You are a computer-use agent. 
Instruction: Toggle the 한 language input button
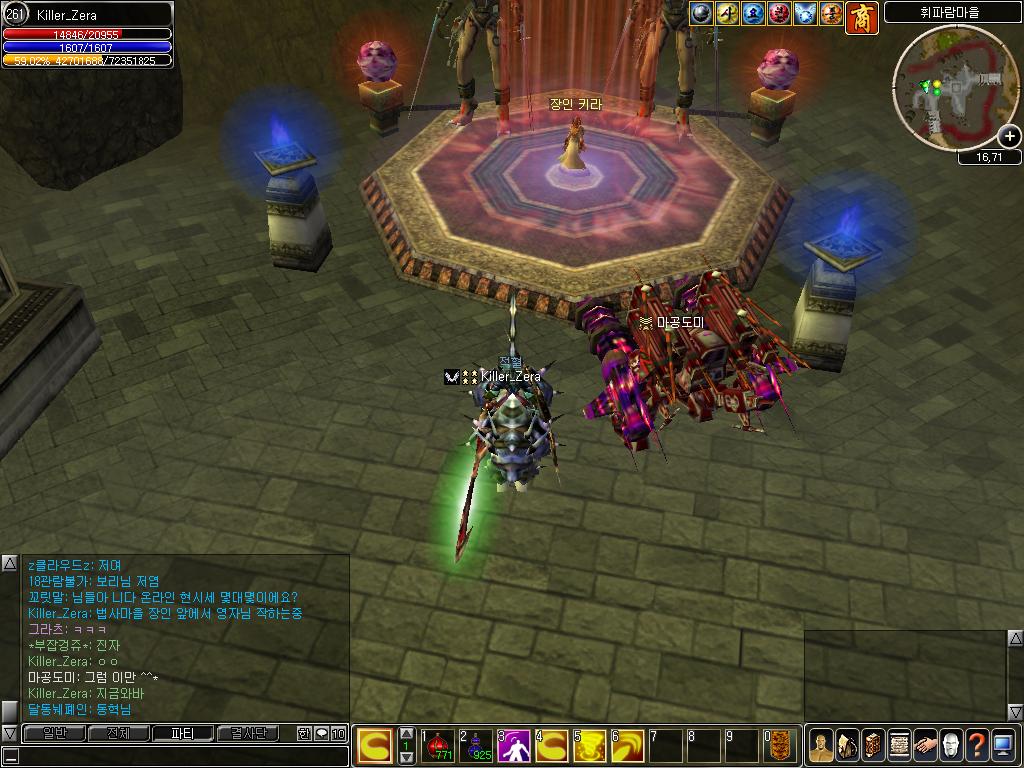[304, 733]
